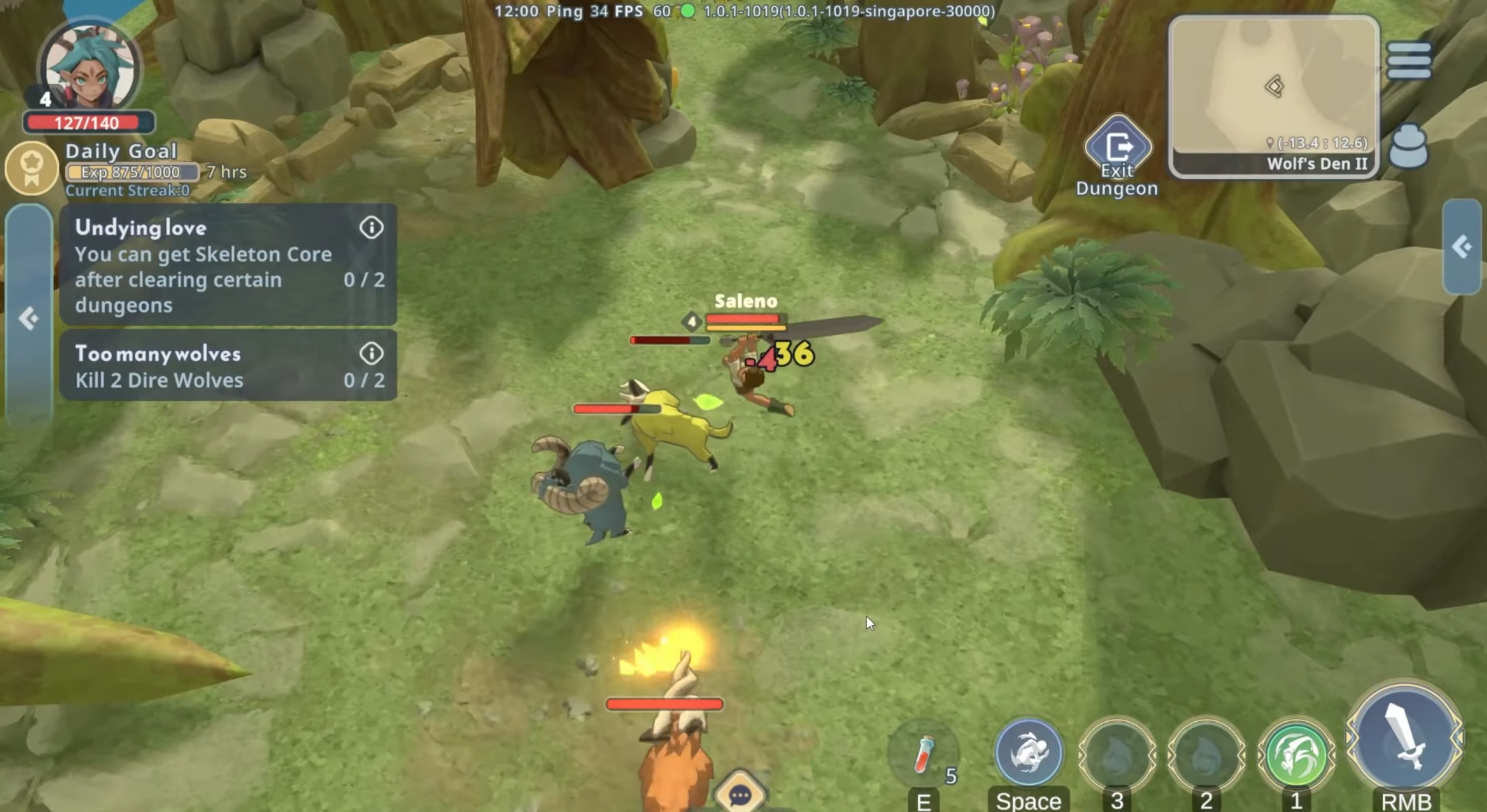This screenshot has width=1487, height=812.
Task: Open the chat bubble button
Action: tap(740, 795)
